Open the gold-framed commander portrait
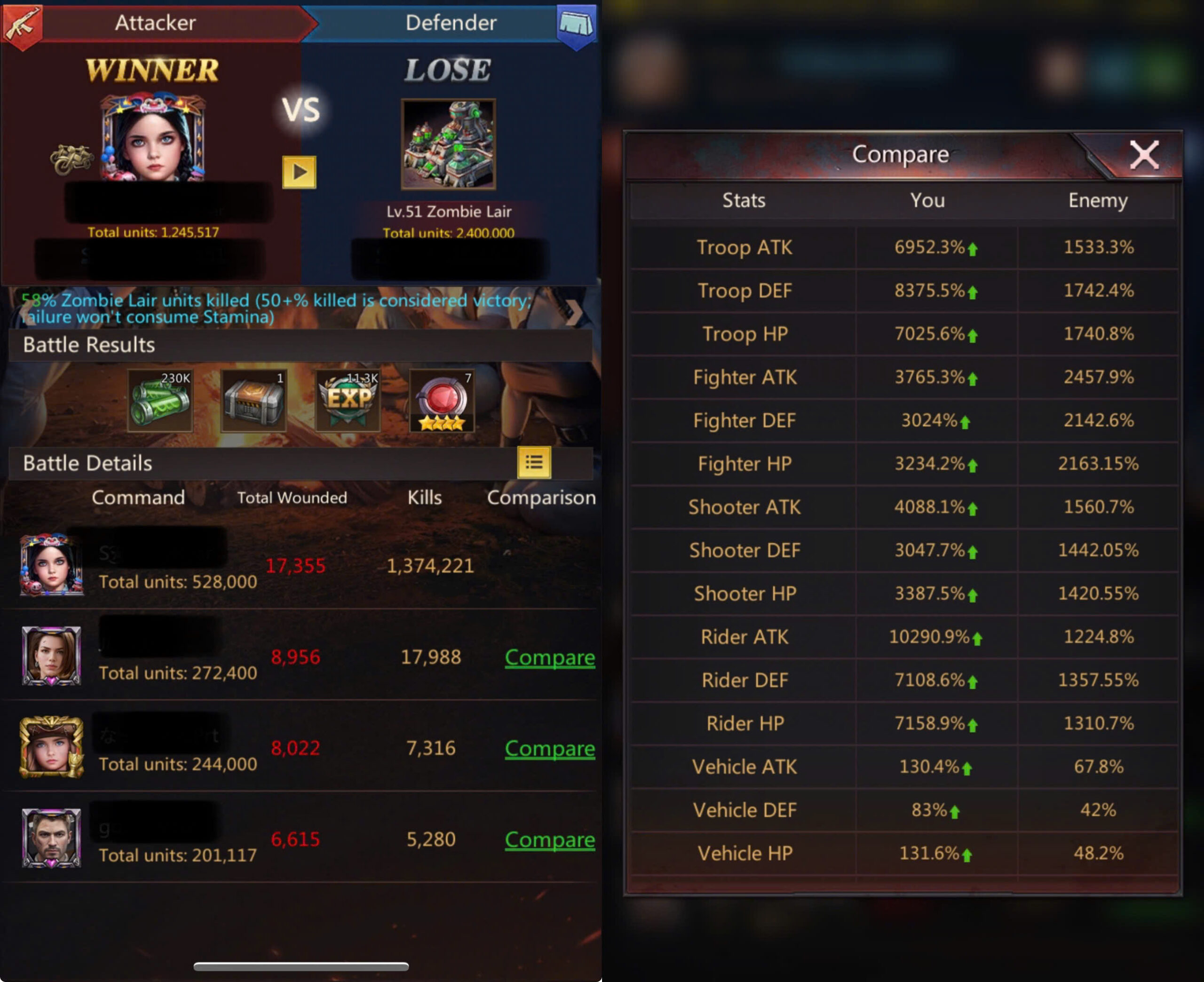This screenshot has height=982, width=1204. 51,747
